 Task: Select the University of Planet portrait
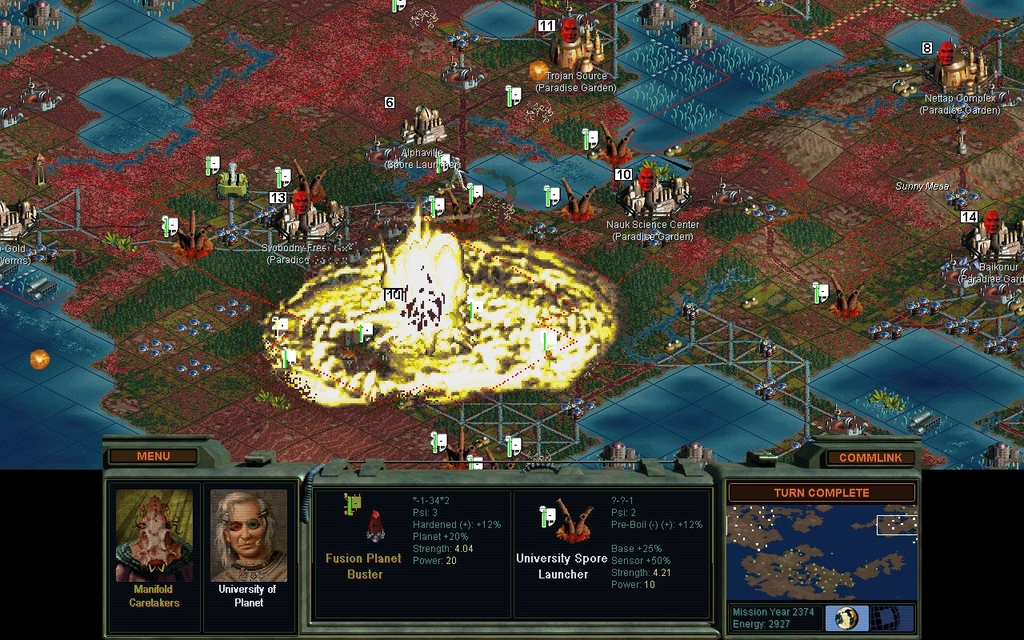pyautogui.click(x=248, y=535)
